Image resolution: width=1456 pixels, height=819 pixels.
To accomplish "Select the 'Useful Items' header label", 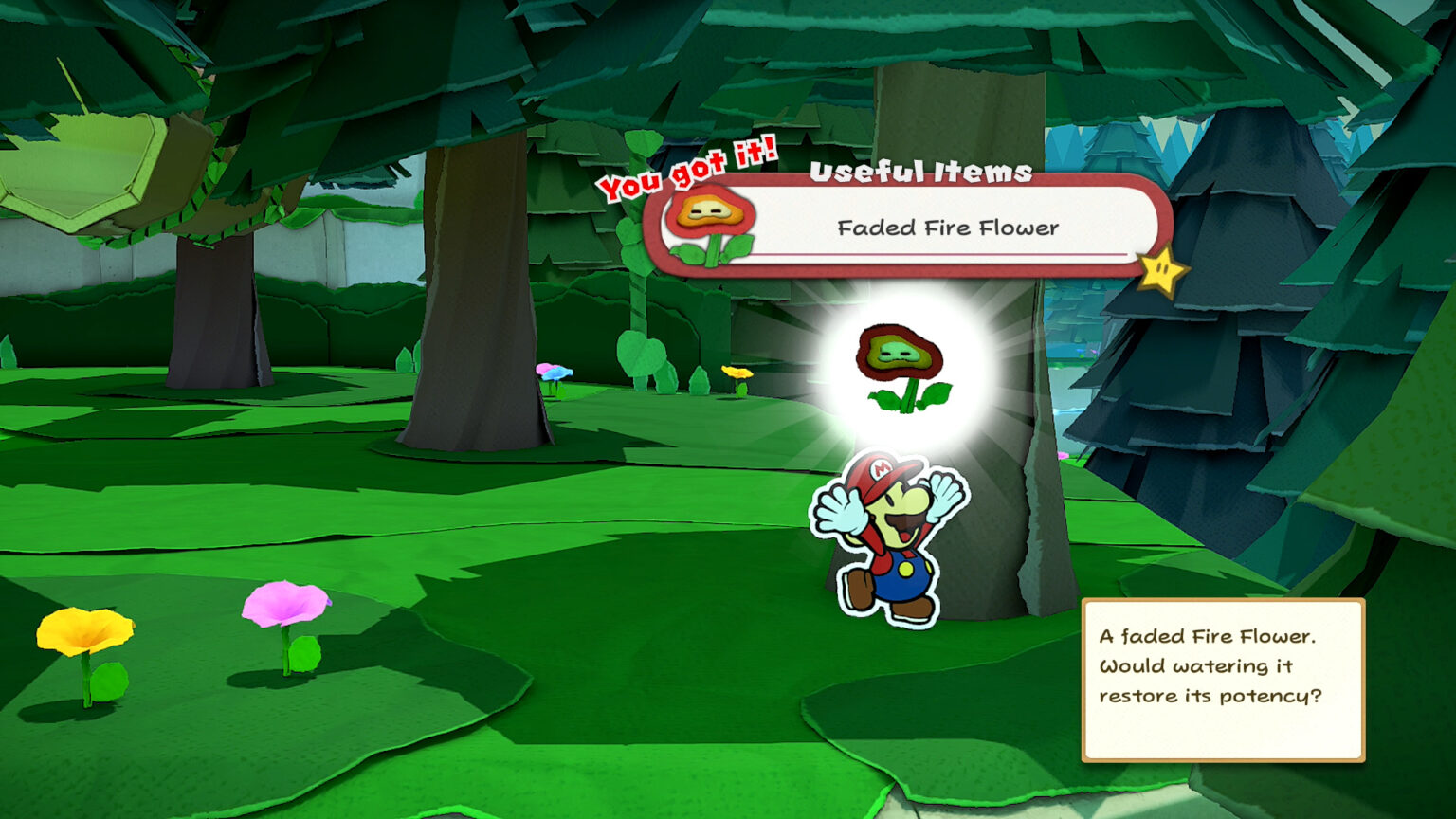I will tap(922, 173).
